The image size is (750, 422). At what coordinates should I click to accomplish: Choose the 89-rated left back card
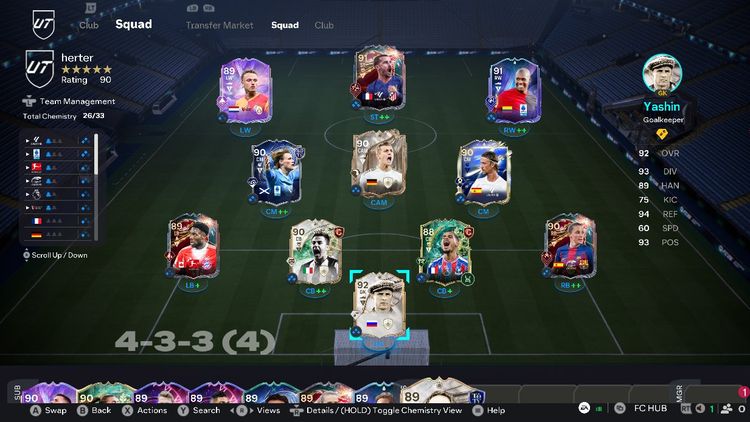[x=190, y=246]
